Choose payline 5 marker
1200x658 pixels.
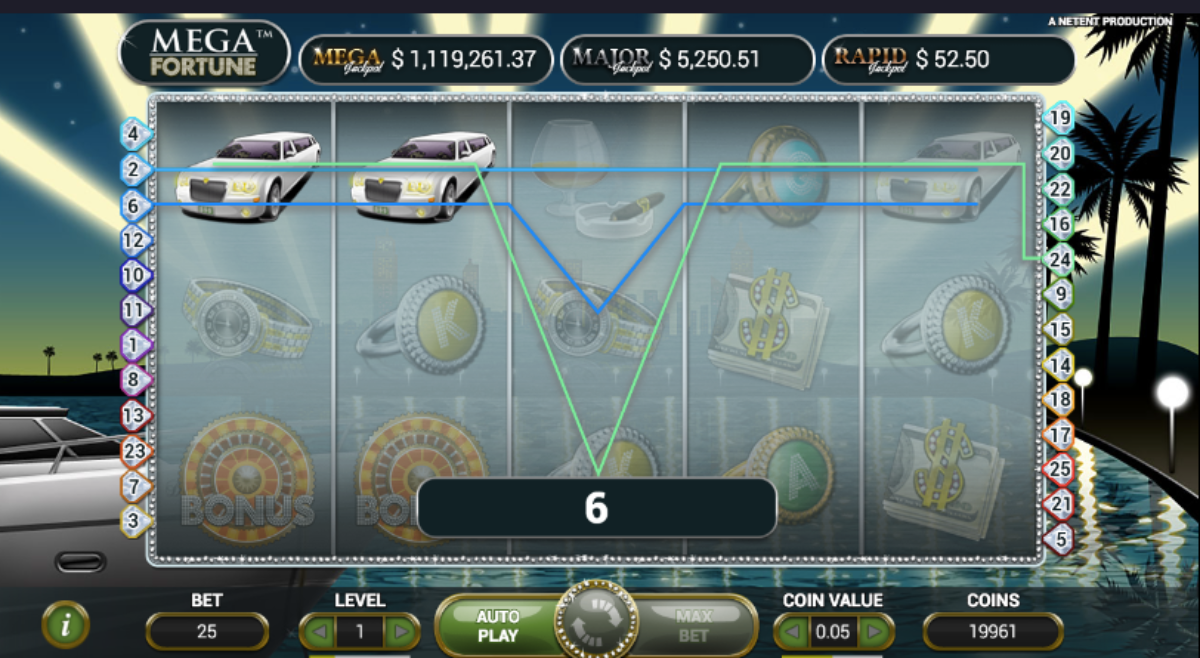(1059, 539)
